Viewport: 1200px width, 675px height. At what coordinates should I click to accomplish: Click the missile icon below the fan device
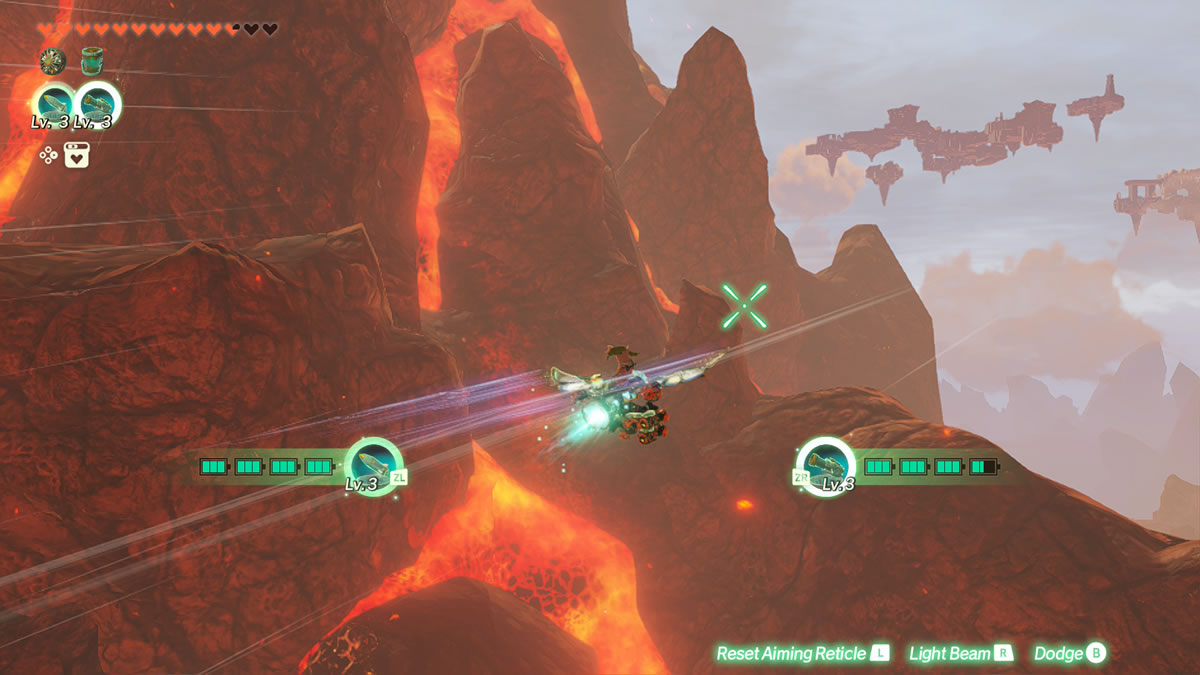[x=53, y=104]
